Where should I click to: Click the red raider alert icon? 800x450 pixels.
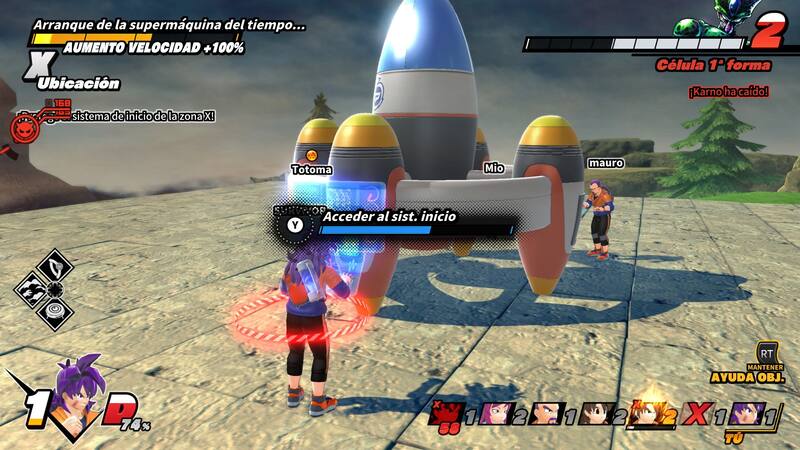[23, 128]
